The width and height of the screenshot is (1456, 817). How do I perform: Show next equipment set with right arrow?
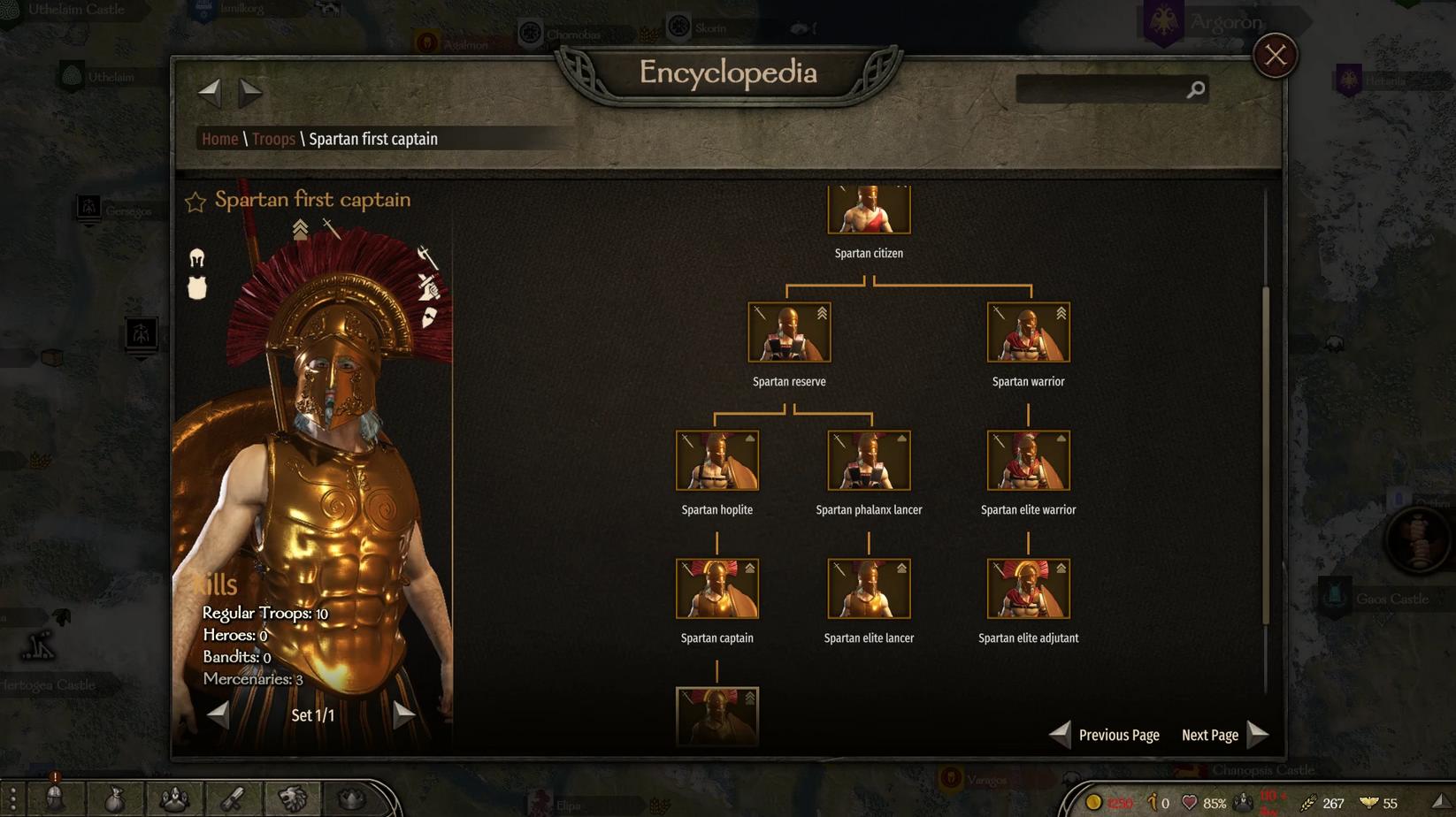click(x=403, y=714)
